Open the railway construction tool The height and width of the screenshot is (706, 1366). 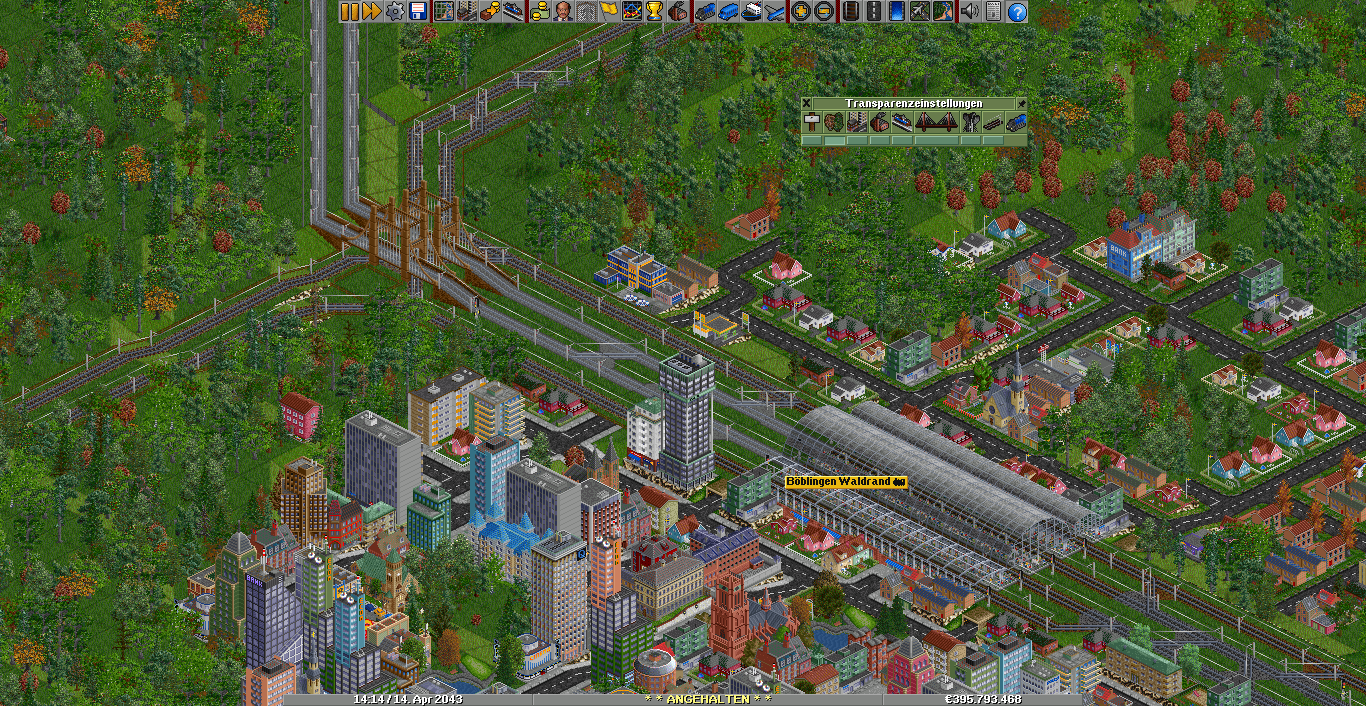tap(849, 12)
